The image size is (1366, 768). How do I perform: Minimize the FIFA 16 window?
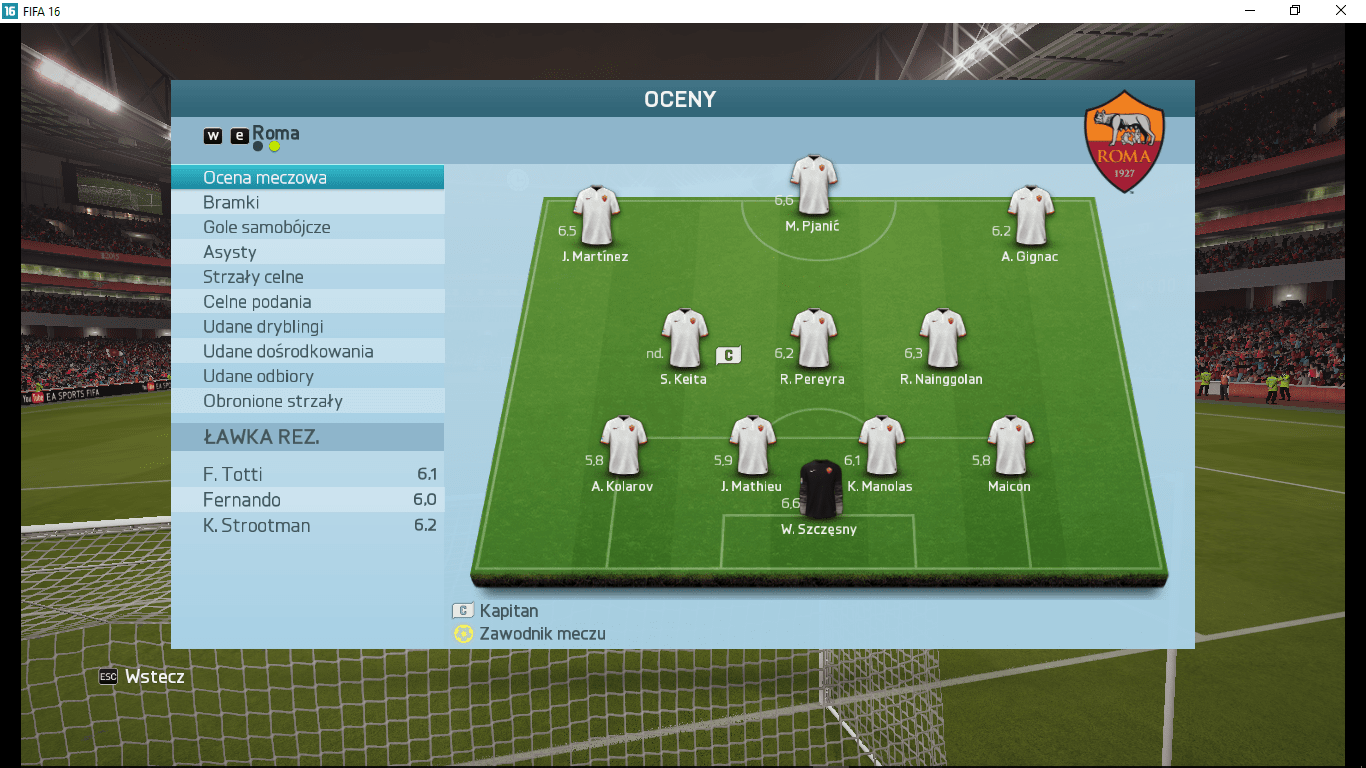coord(1251,10)
